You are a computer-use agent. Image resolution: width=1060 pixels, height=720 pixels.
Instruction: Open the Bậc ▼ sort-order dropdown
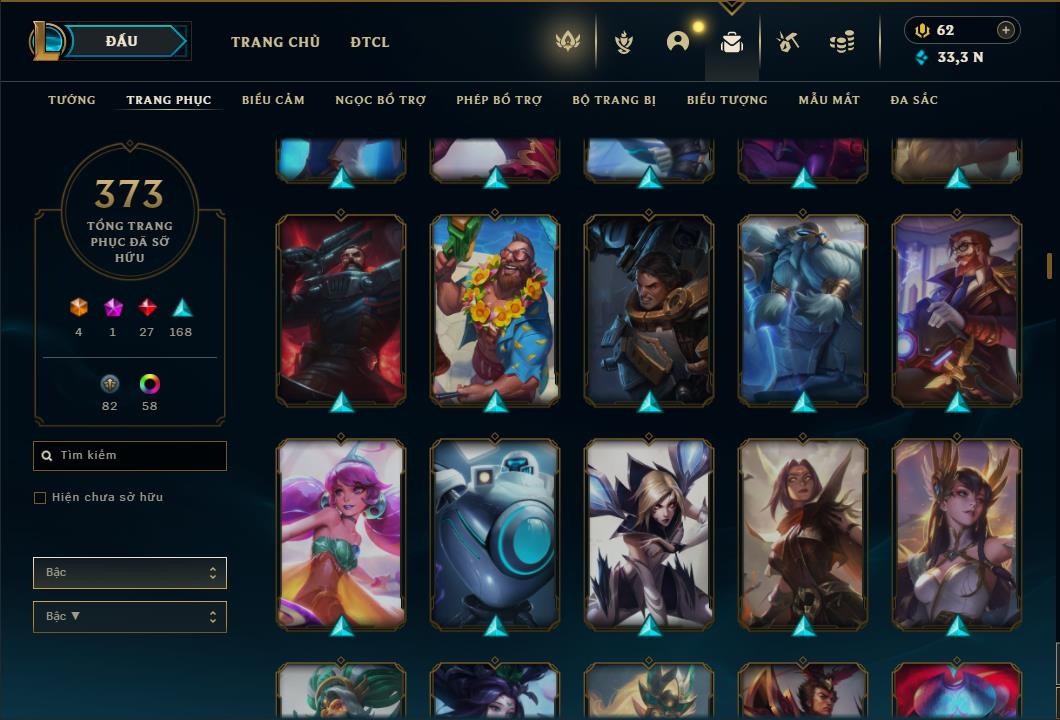pyautogui.click(x=130, y=617)
